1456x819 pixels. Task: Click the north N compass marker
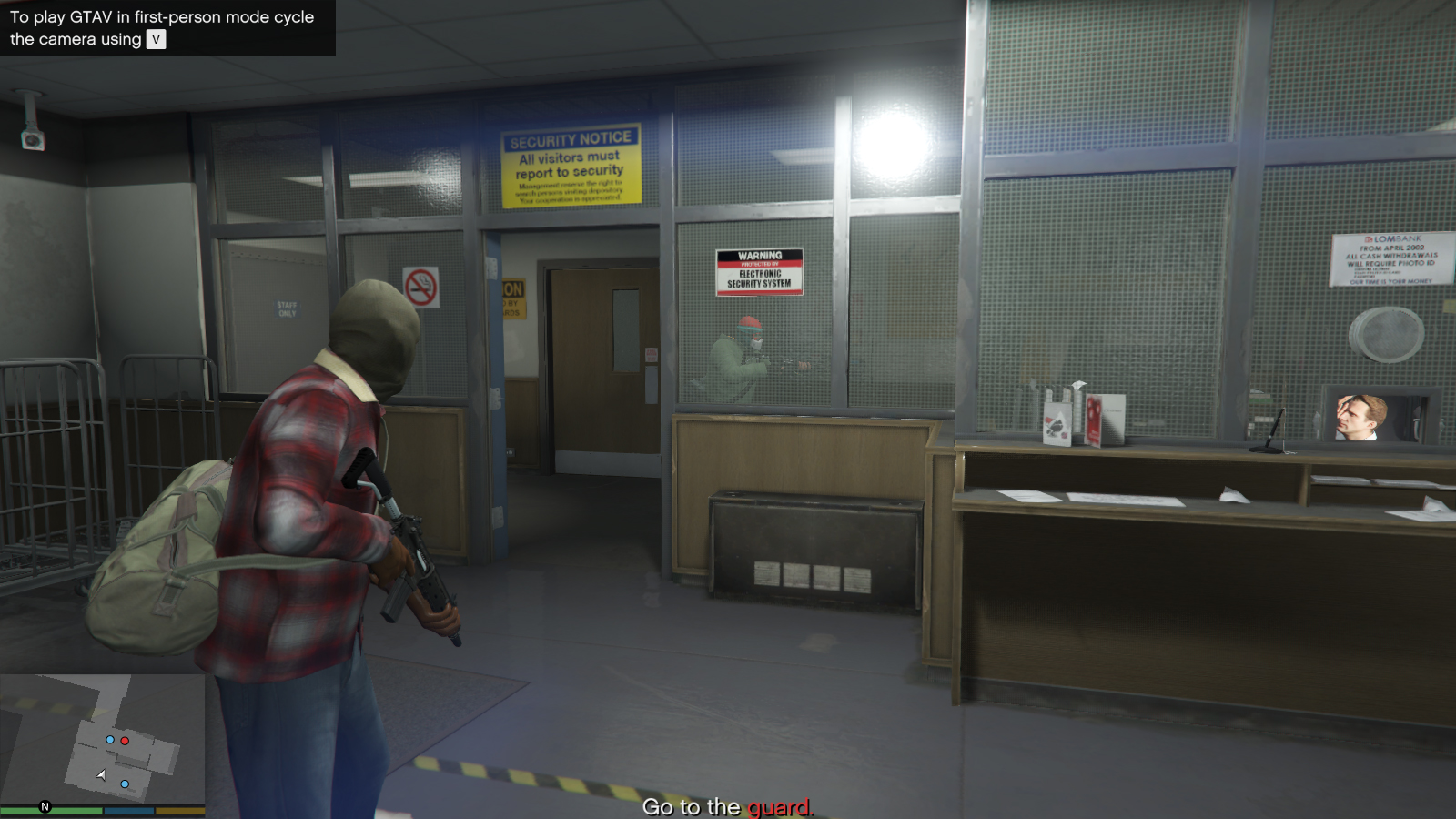click(45, 807)
